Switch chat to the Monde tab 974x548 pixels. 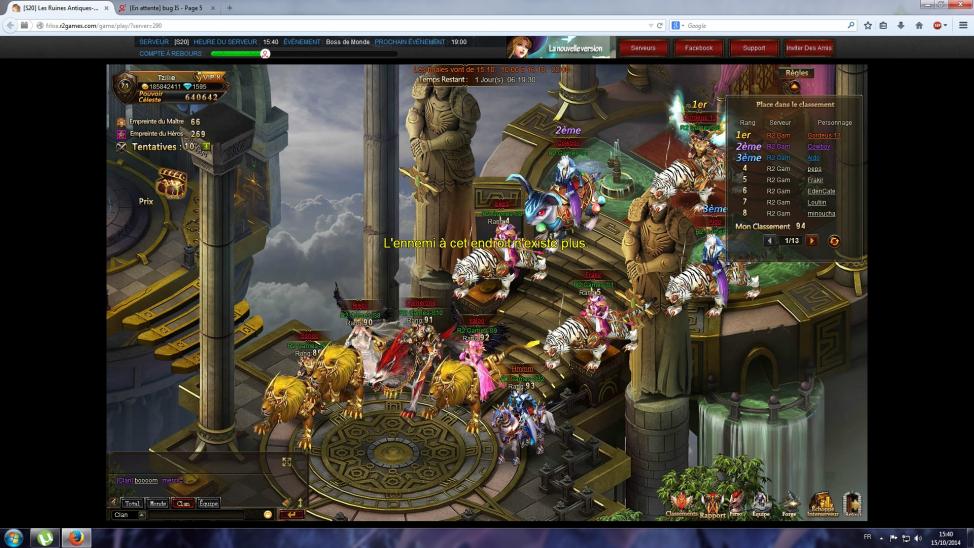tap(157, 503)
